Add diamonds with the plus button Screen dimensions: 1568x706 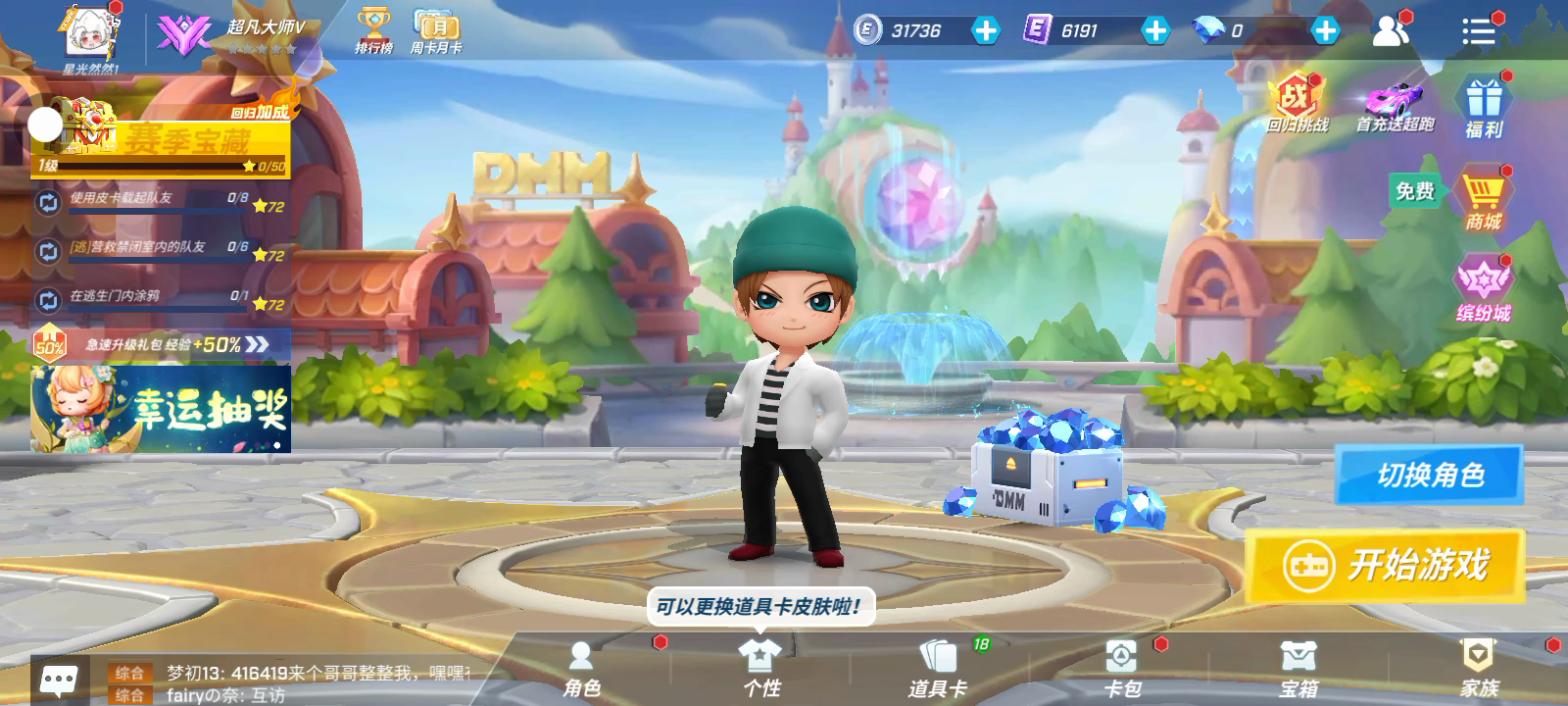point(1325,30)
